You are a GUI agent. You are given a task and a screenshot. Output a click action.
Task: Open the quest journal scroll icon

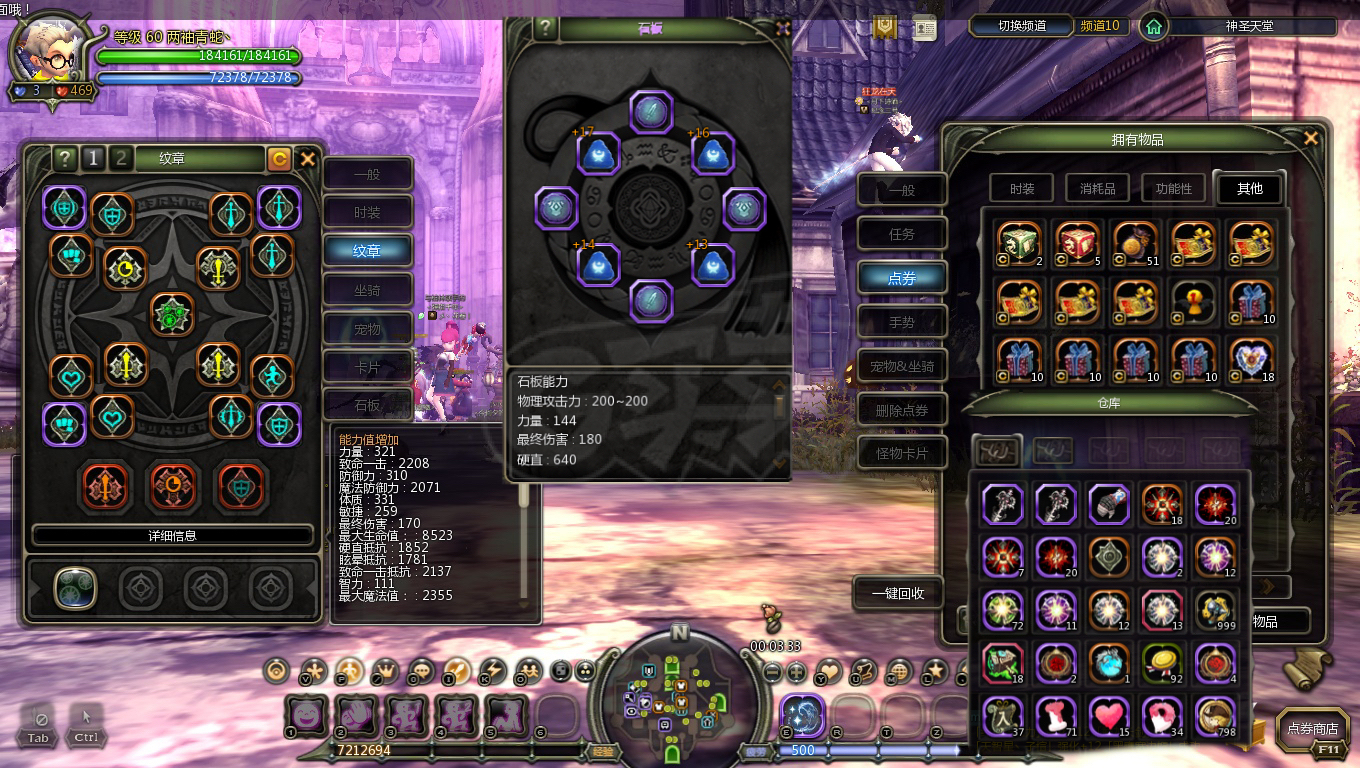(x=862, y=672)
